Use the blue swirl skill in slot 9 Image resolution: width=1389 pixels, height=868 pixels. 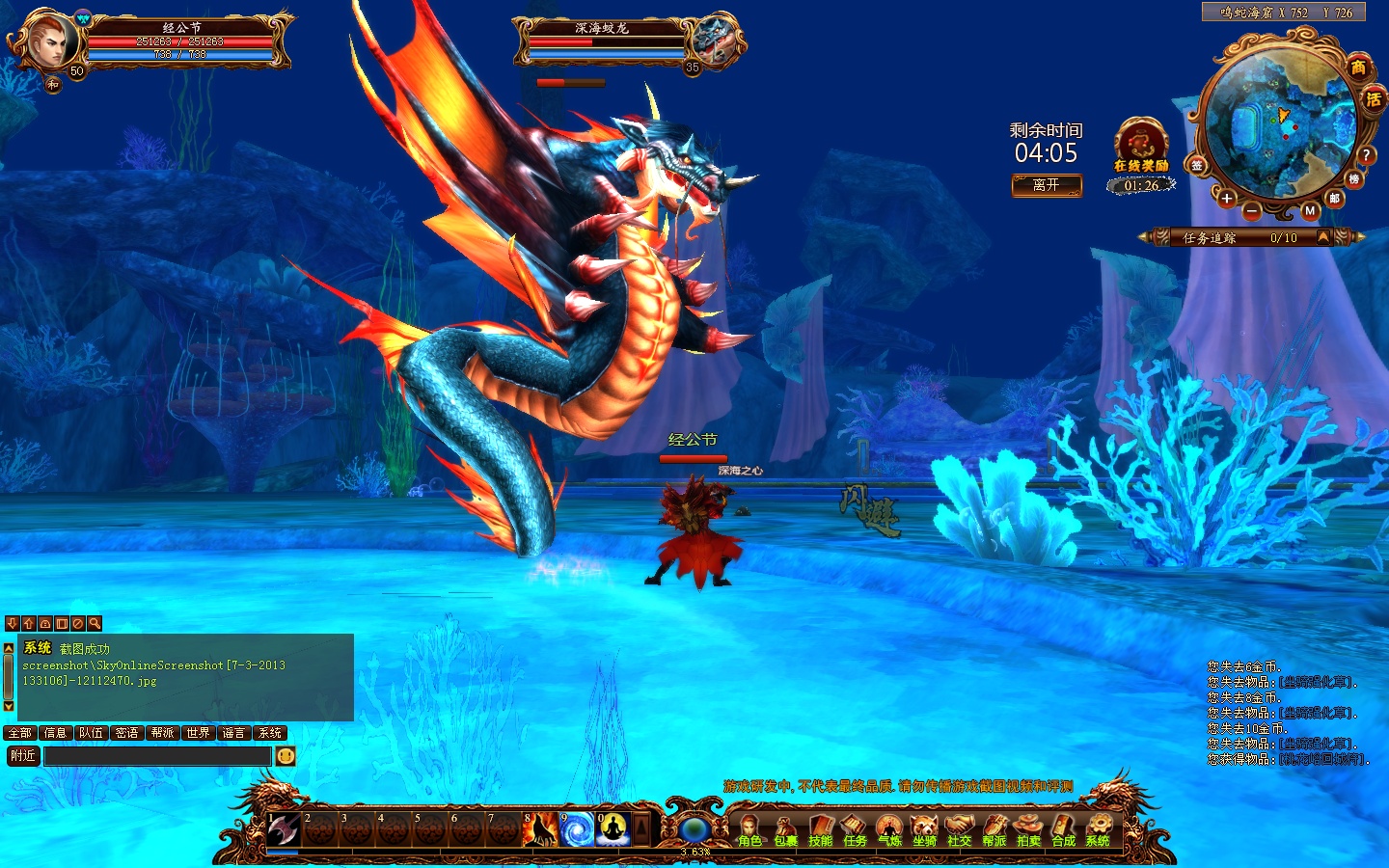(577, 829)
